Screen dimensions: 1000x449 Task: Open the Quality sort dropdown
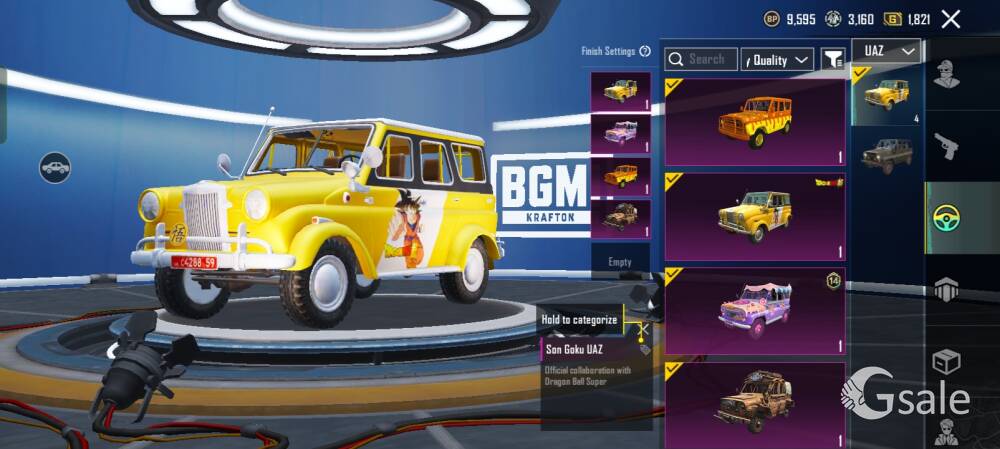point(777,60)
